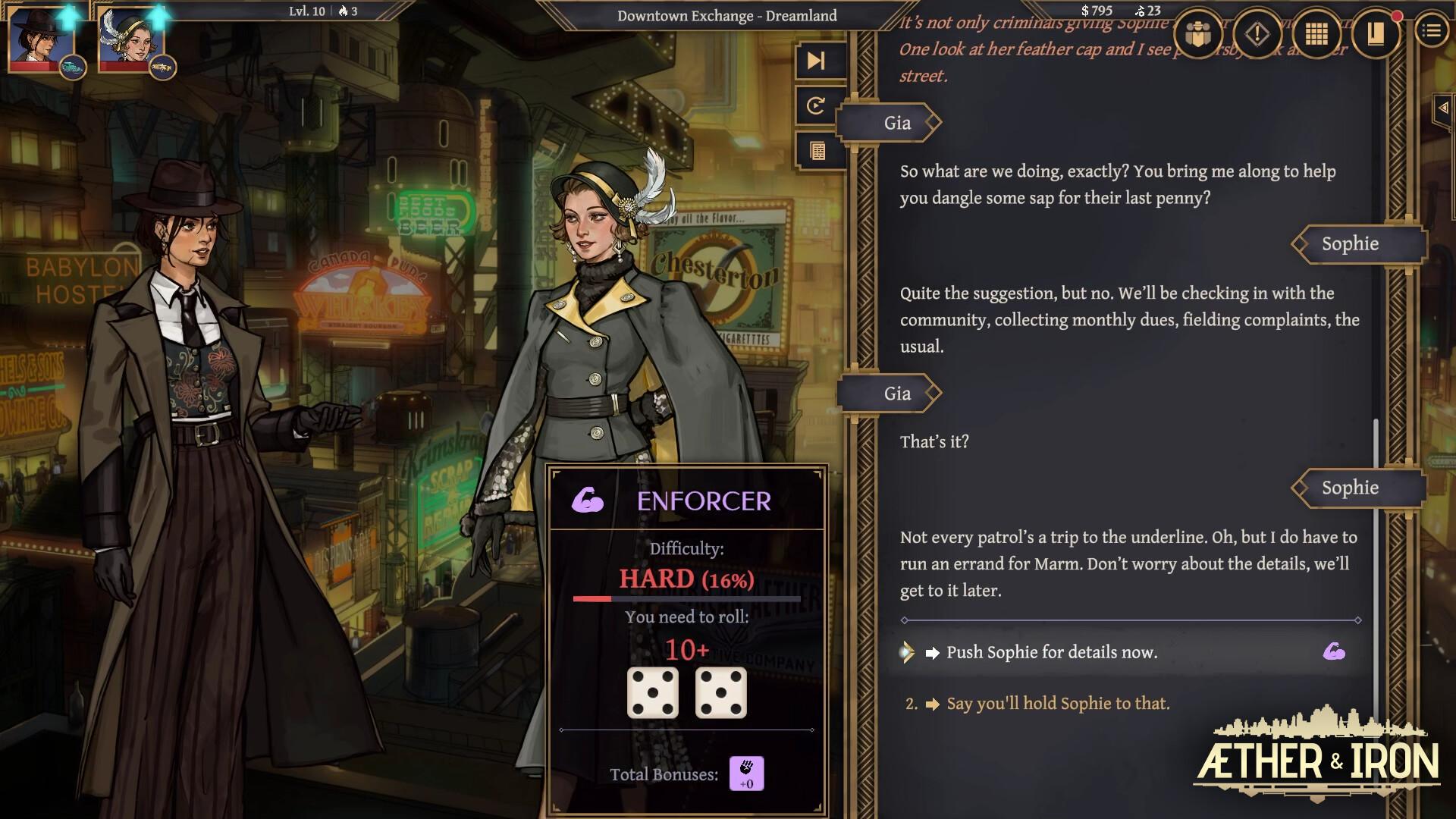The width and height of the screenshot is (1456, 819).
Task: Open the grid inventory icon
Action: pyautogui.click(x=1318, y=33)
